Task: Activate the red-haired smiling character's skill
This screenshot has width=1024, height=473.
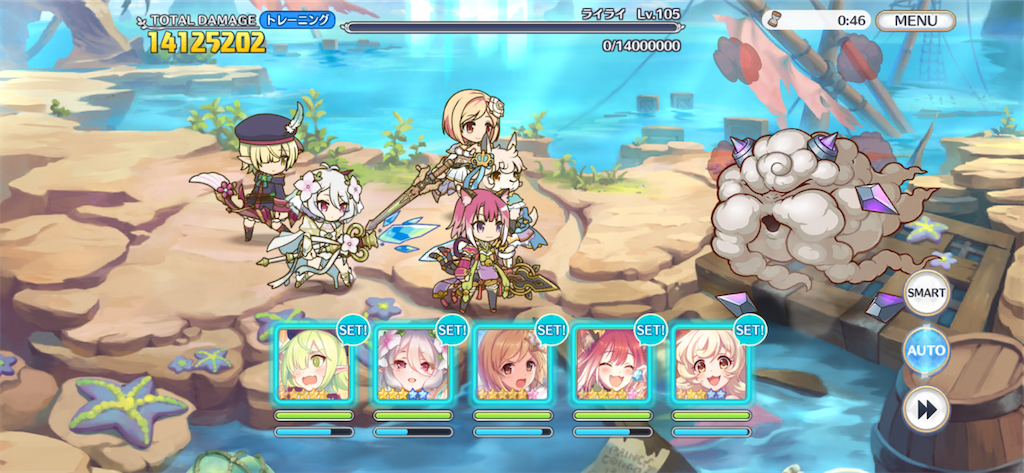Action: [x=610, y=364]
